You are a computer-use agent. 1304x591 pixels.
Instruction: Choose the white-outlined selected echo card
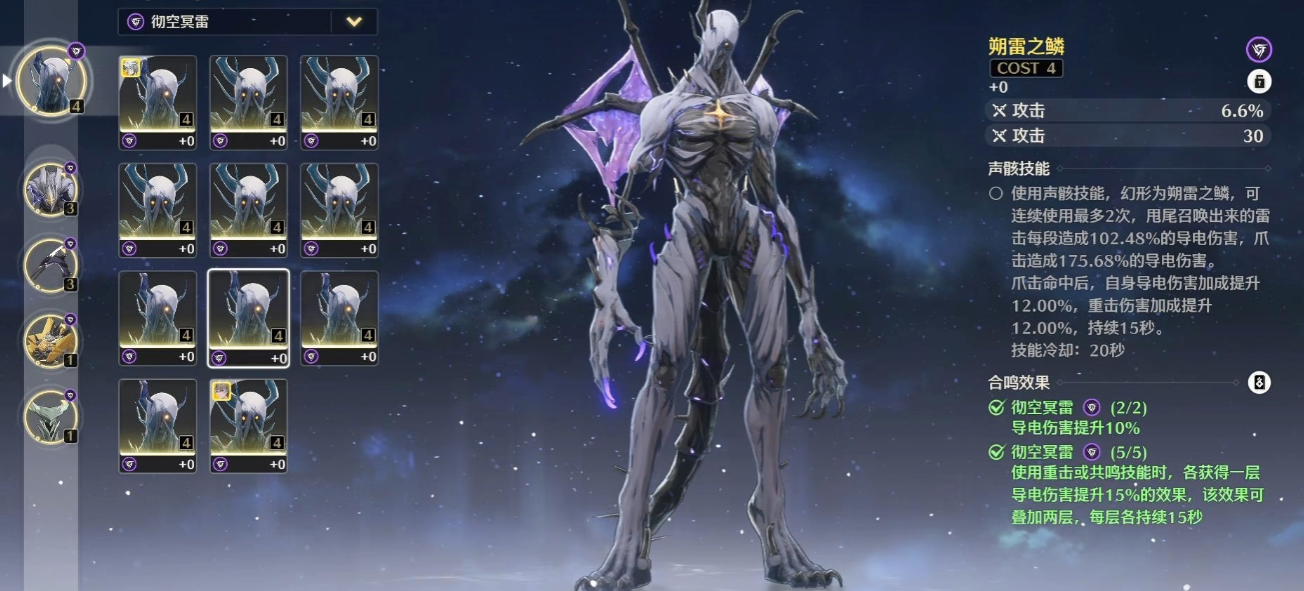(x=248, y=318)
